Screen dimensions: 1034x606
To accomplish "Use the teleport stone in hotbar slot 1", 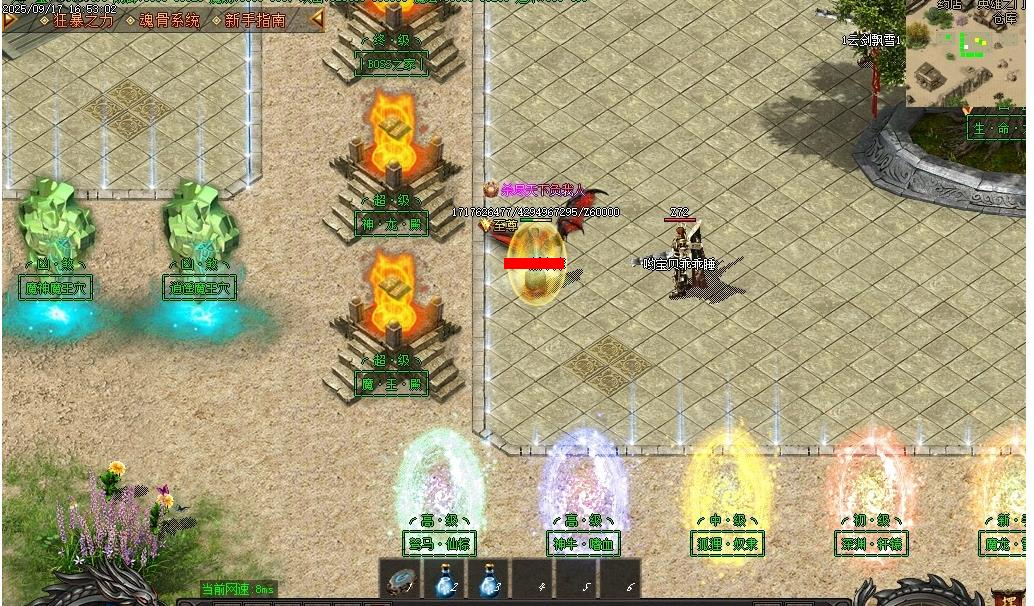I will (x=402, y=580).
